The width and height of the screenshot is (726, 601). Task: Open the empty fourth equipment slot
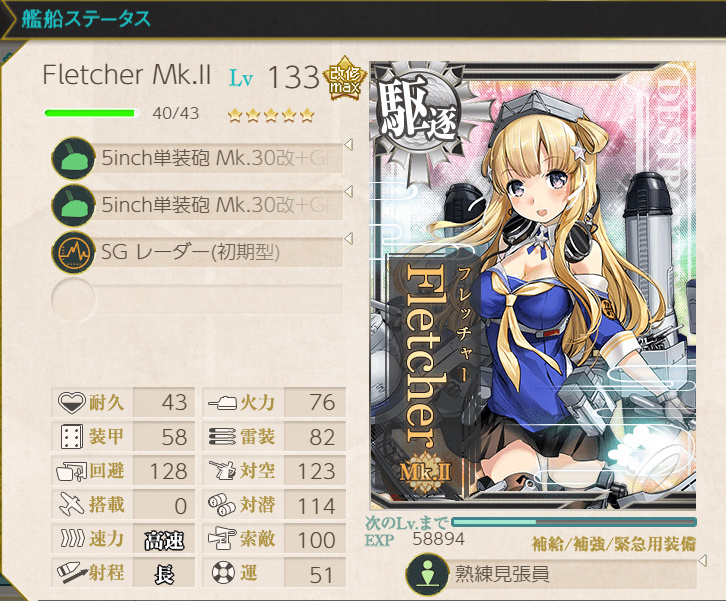point(200,298)
